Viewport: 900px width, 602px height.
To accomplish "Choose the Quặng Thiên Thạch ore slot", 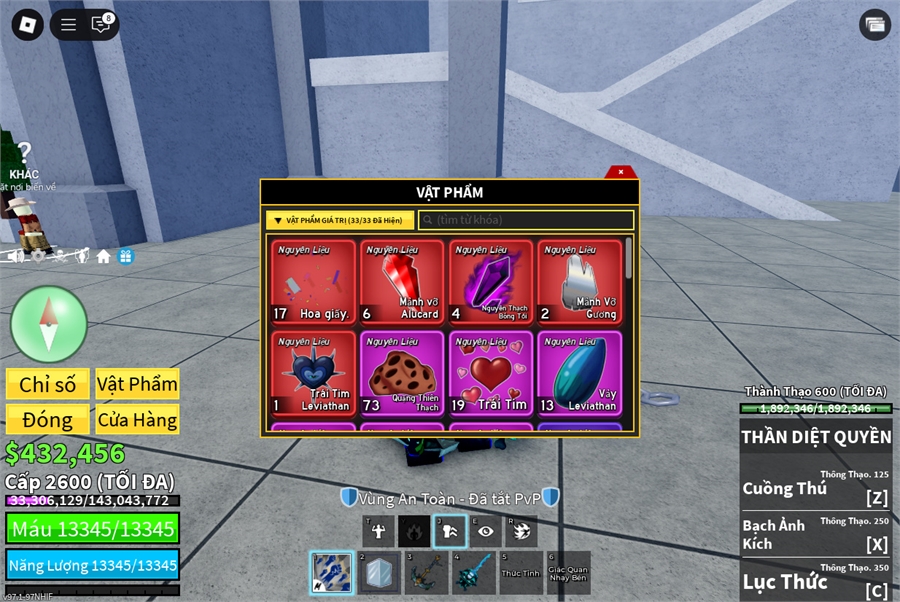I will coord(402,373).
